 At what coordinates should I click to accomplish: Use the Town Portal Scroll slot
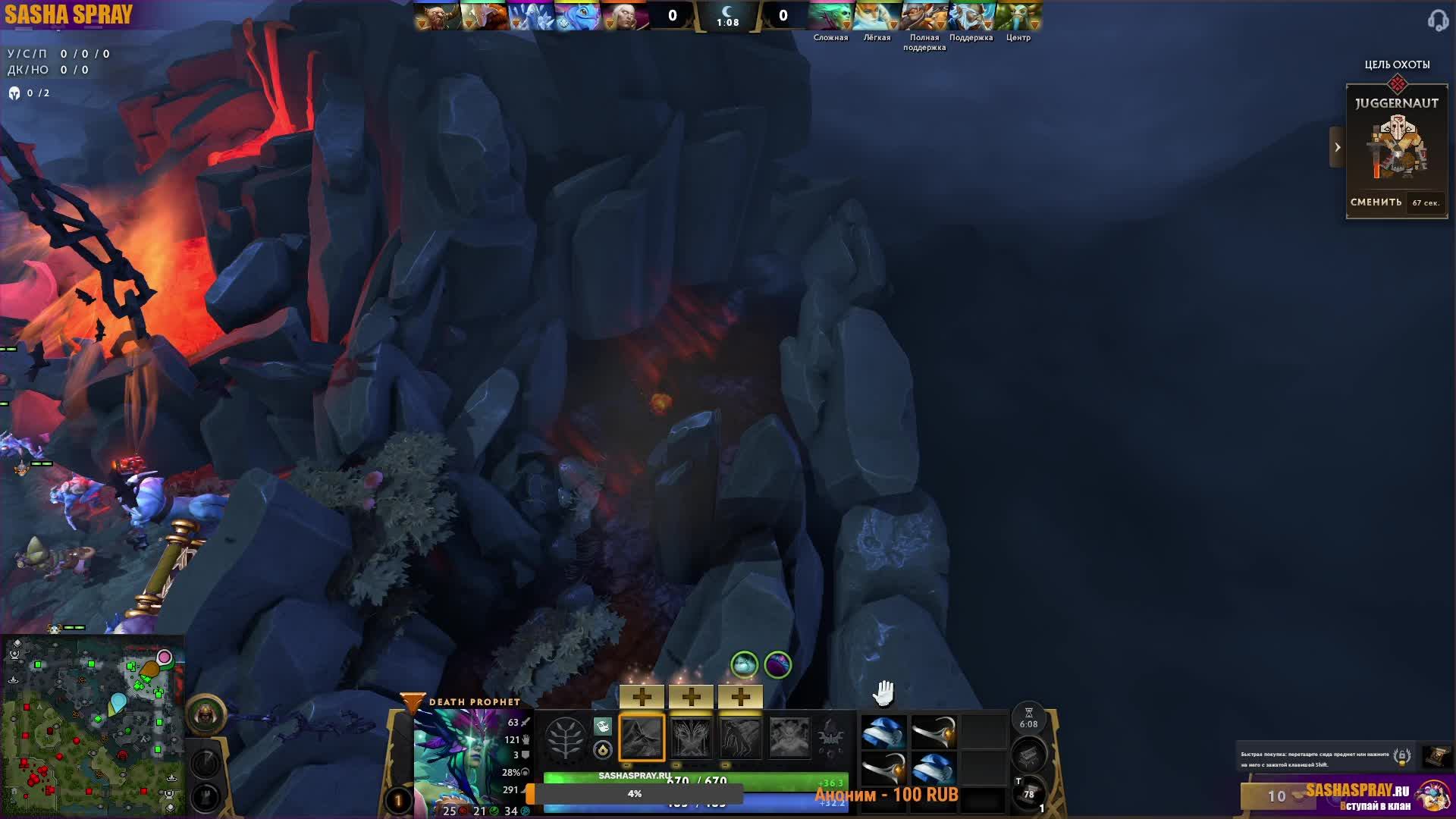(x=1029, y=794)
